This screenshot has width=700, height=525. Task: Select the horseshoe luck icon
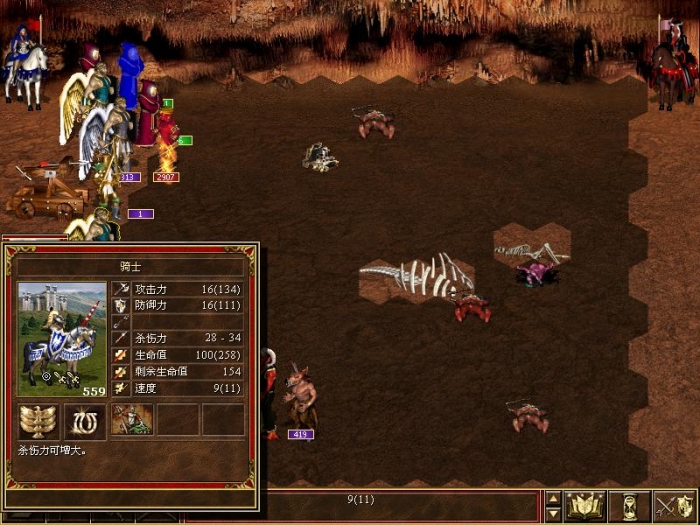(x=85, y=421)
